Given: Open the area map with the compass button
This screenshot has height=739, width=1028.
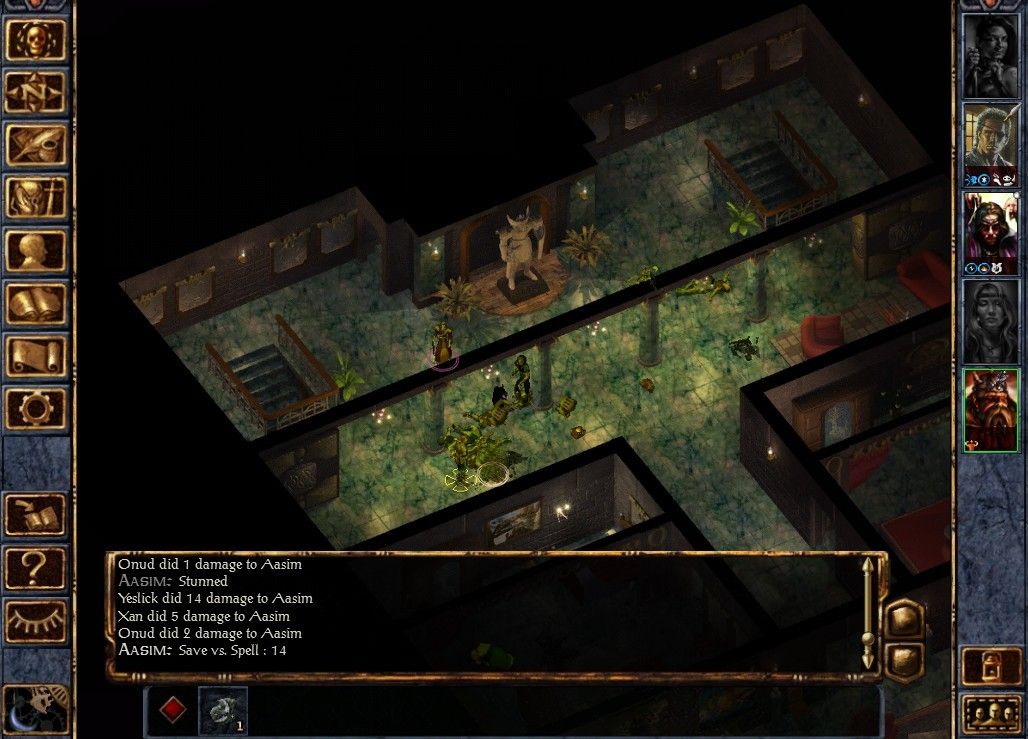Looking at the screenshot, I should (36, 92).
